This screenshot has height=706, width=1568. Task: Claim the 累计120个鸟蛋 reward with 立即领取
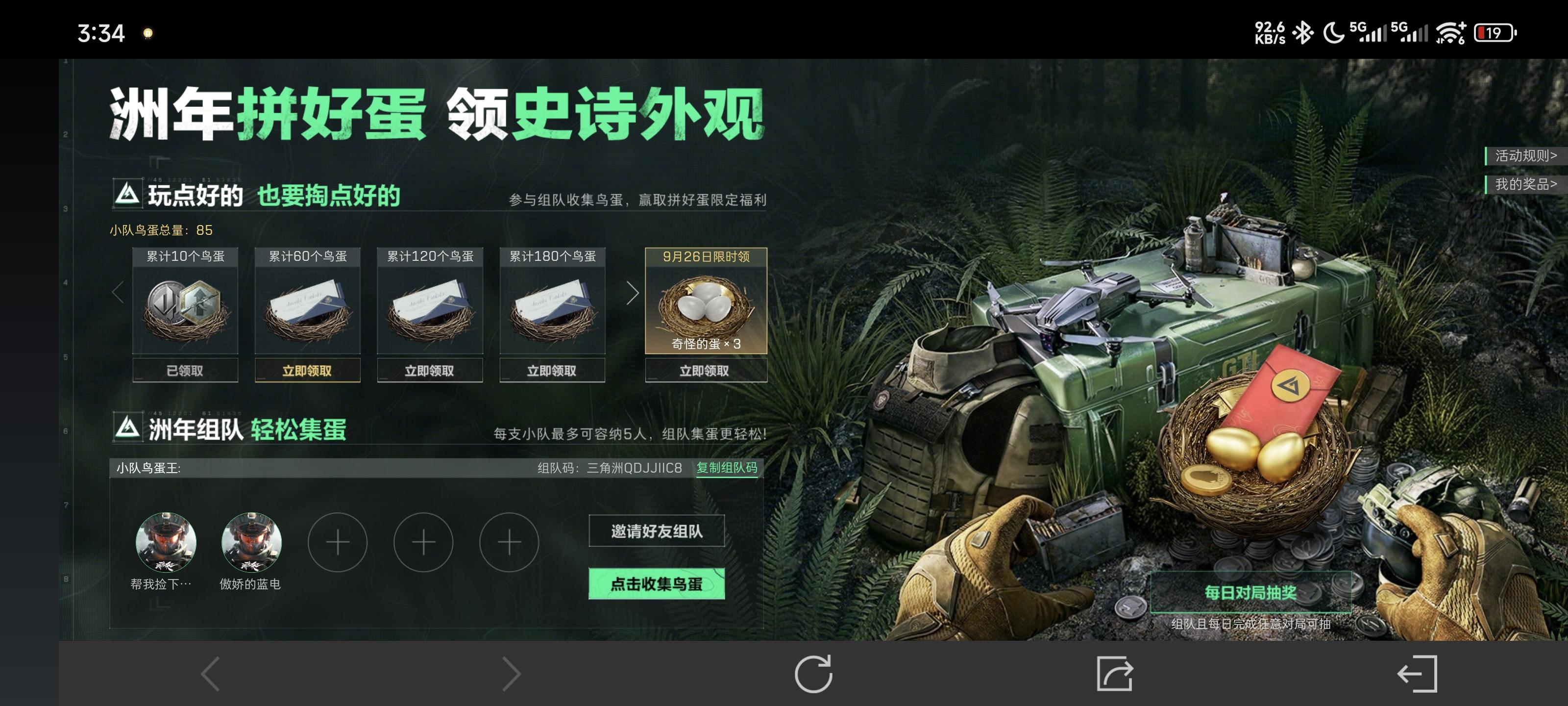(x=430, y=370)
